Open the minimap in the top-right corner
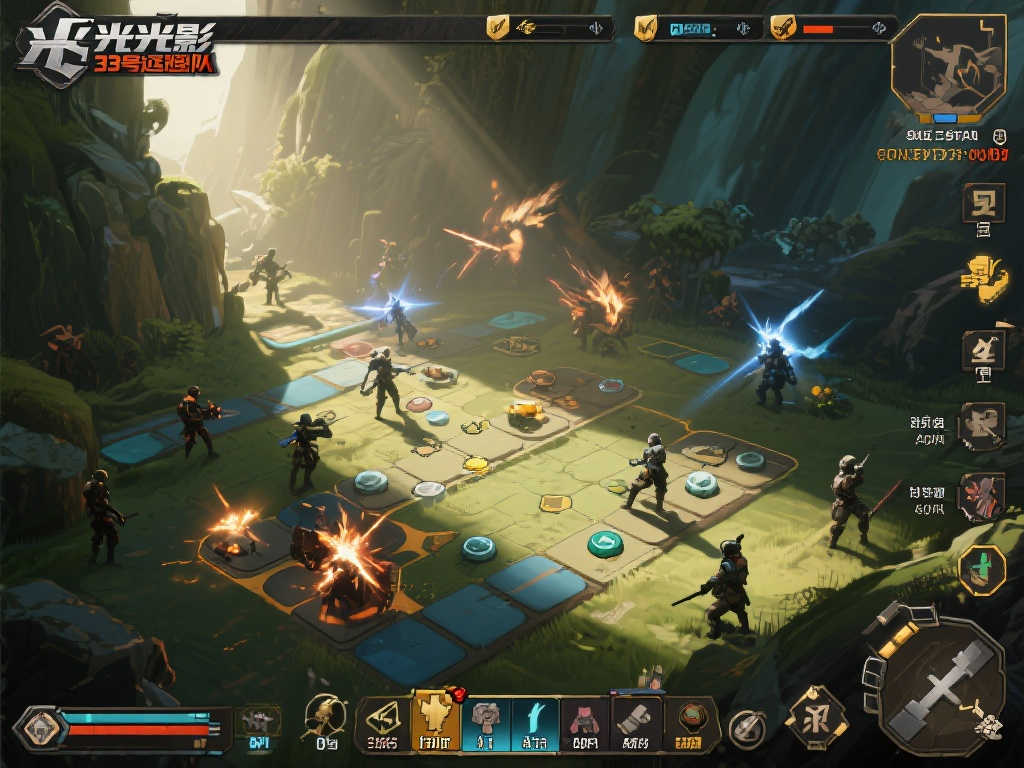 pyautogui.click(x=946, y=68)
